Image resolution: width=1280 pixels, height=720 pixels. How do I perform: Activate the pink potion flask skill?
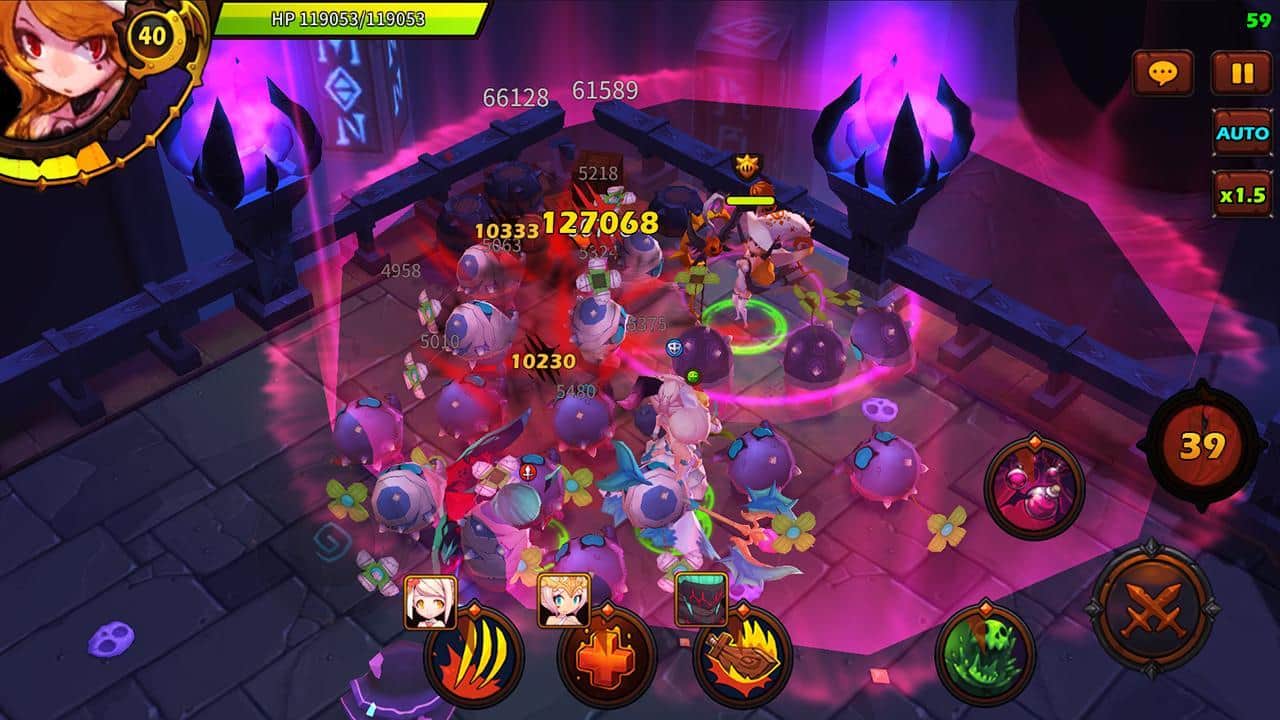point(1033,488)
